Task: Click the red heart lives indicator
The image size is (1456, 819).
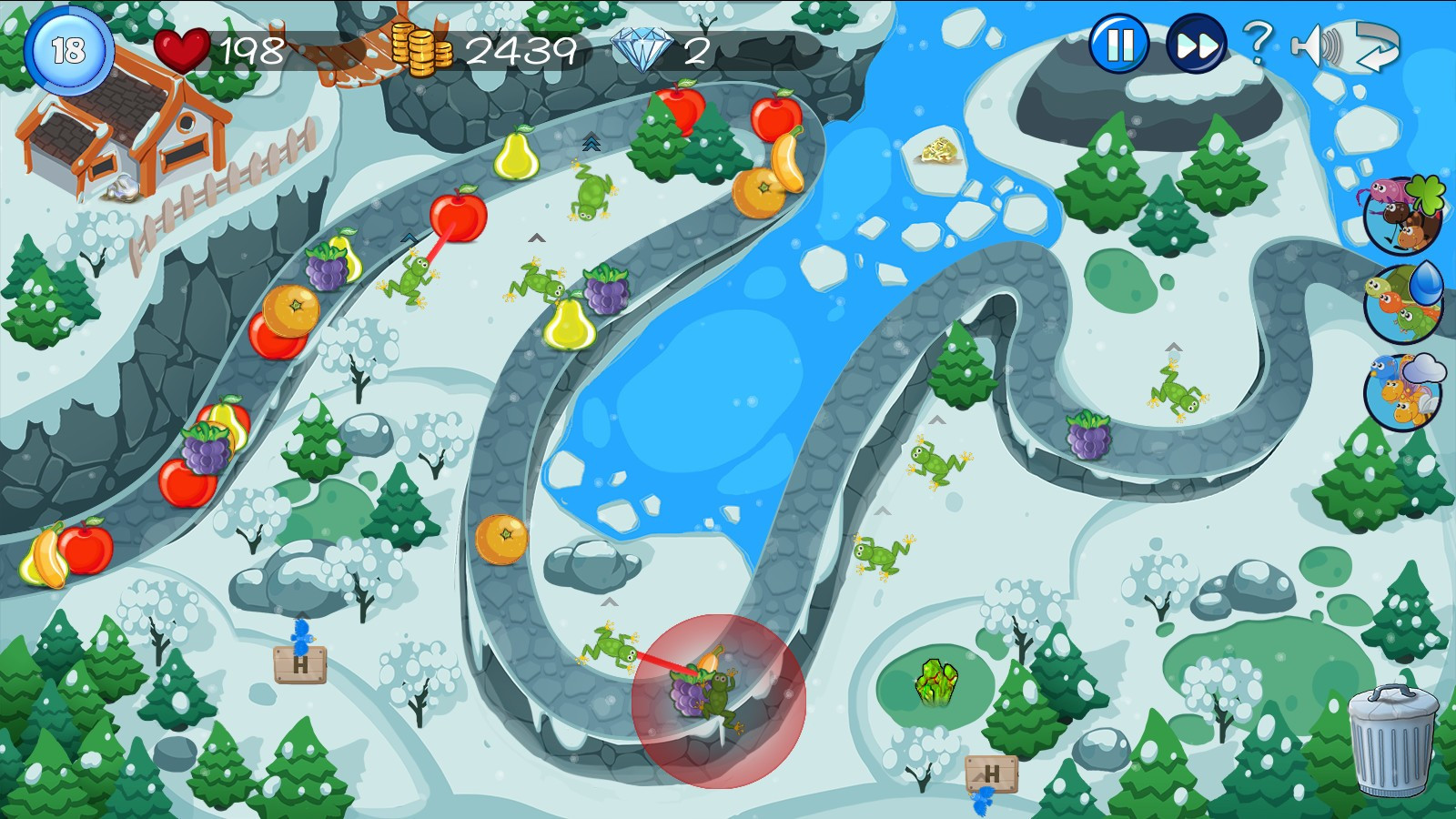Action: tap(180, 48)
